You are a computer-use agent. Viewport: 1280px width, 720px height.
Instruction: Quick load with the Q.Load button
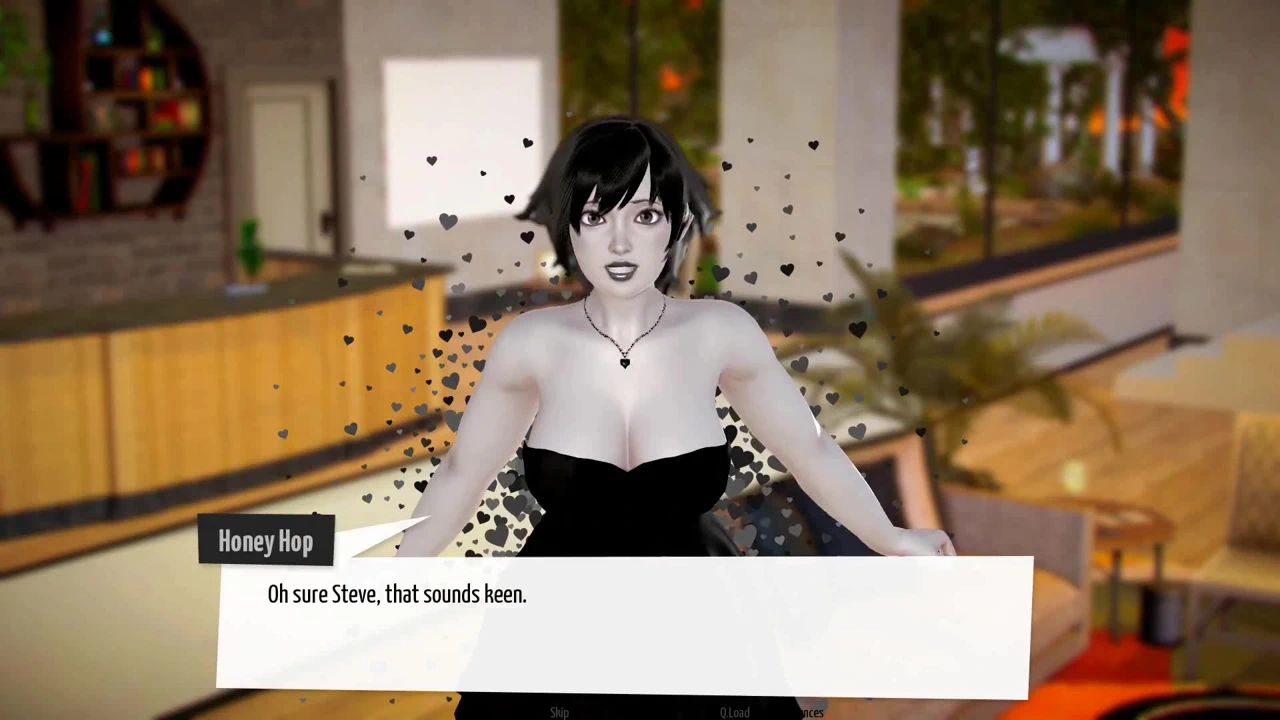click(x=735, y=712)
